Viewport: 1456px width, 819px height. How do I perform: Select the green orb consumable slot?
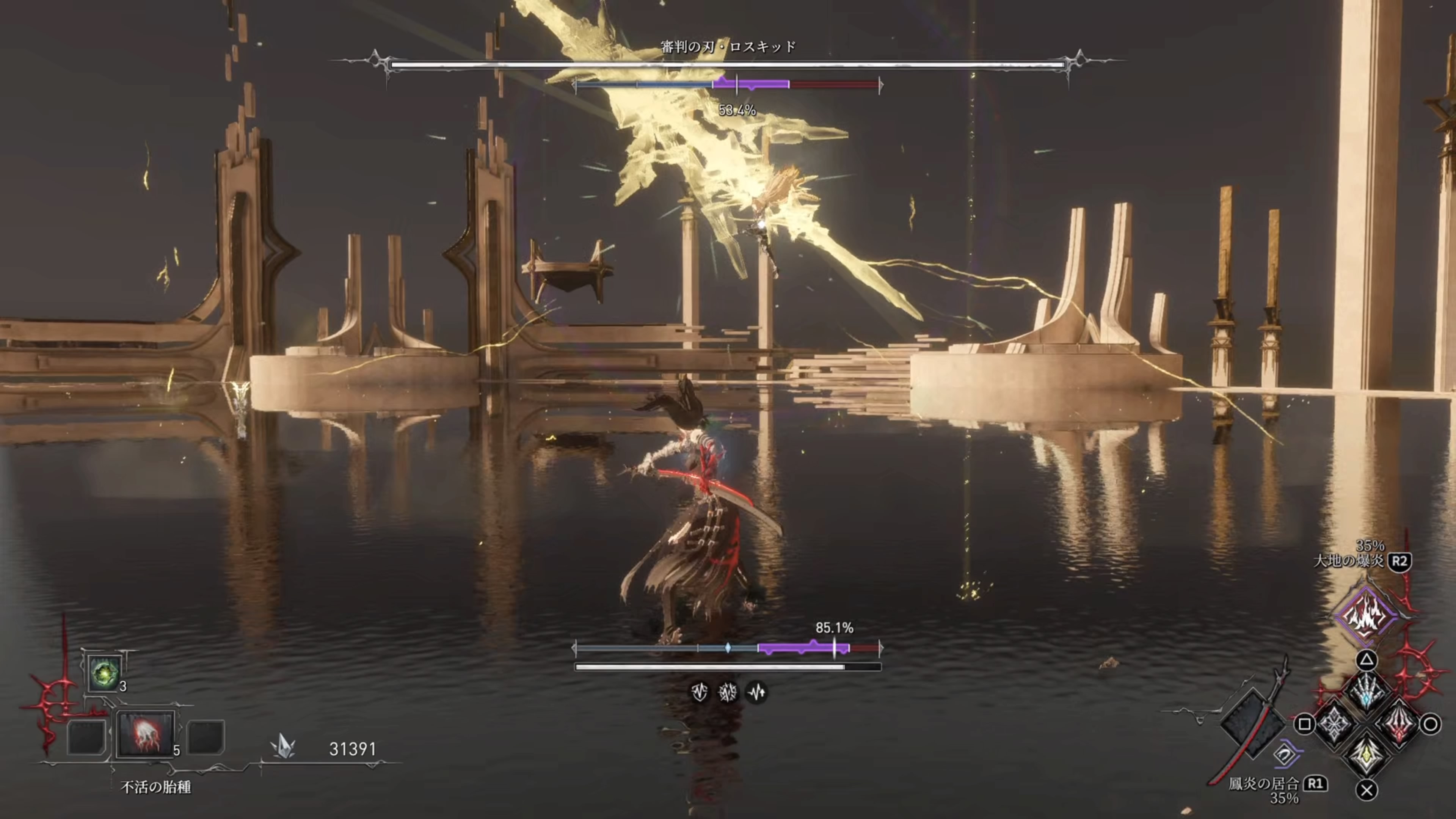[x=105, y=673]
